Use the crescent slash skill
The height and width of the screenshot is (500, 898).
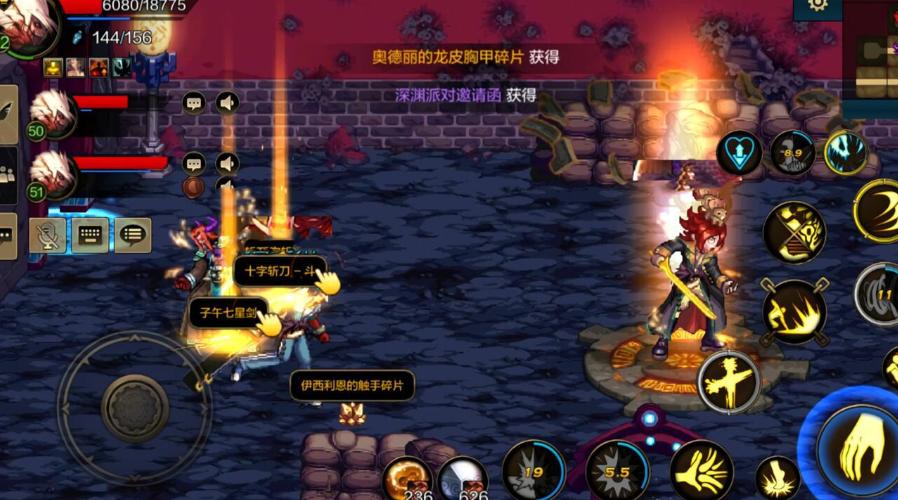877,209
